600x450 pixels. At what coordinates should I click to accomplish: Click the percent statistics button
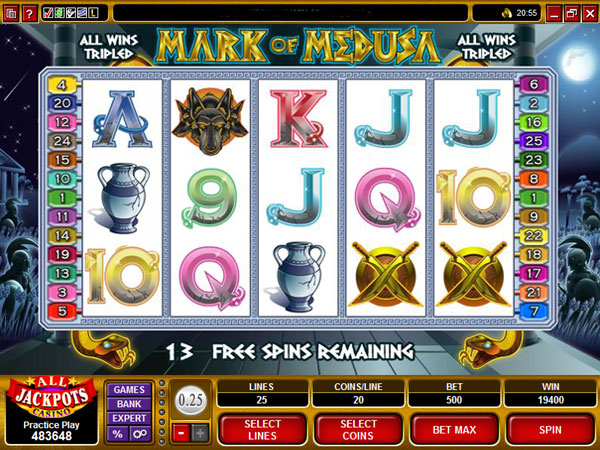[x=117, y=434]
